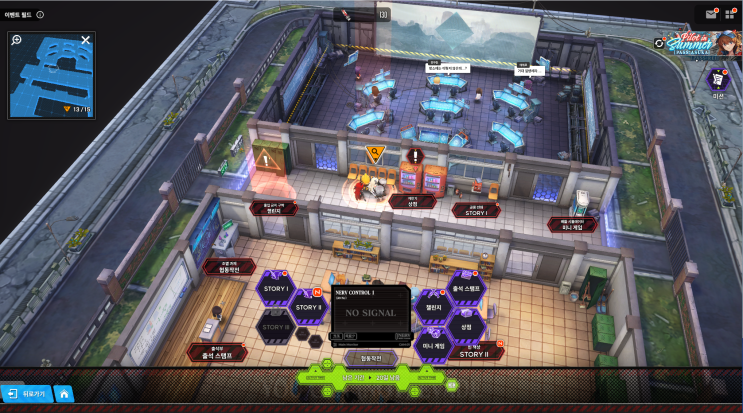Open the mail envelope icon
The height and width of the screenshot is (413, 743).
click(x=711, y=14)
